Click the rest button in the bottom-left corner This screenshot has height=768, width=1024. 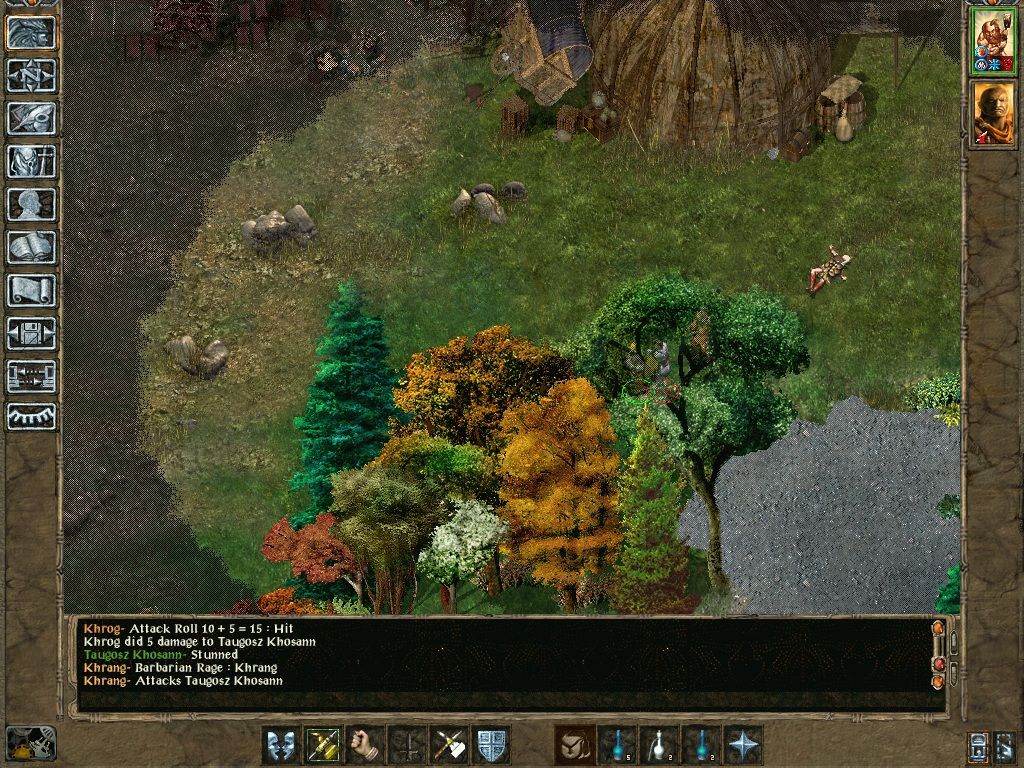30,743
